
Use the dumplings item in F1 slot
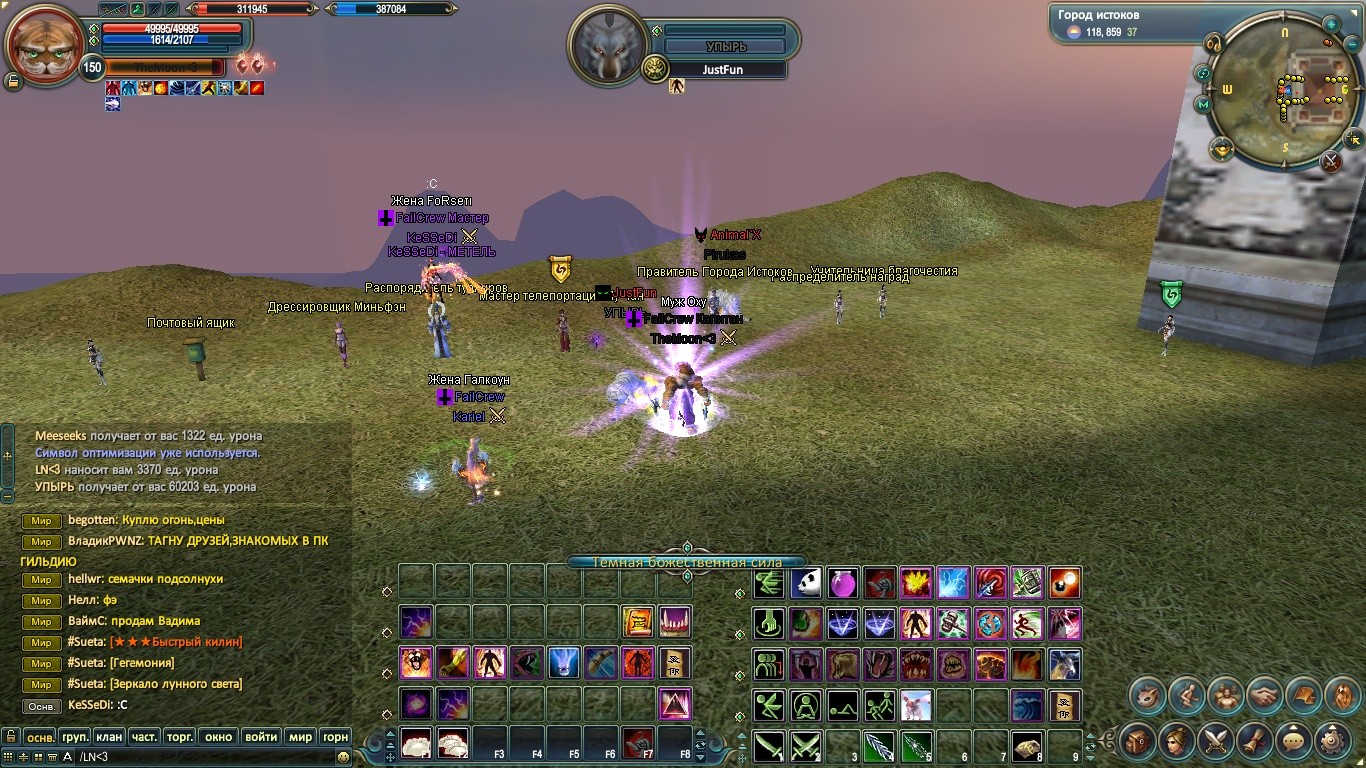(416, 743)
